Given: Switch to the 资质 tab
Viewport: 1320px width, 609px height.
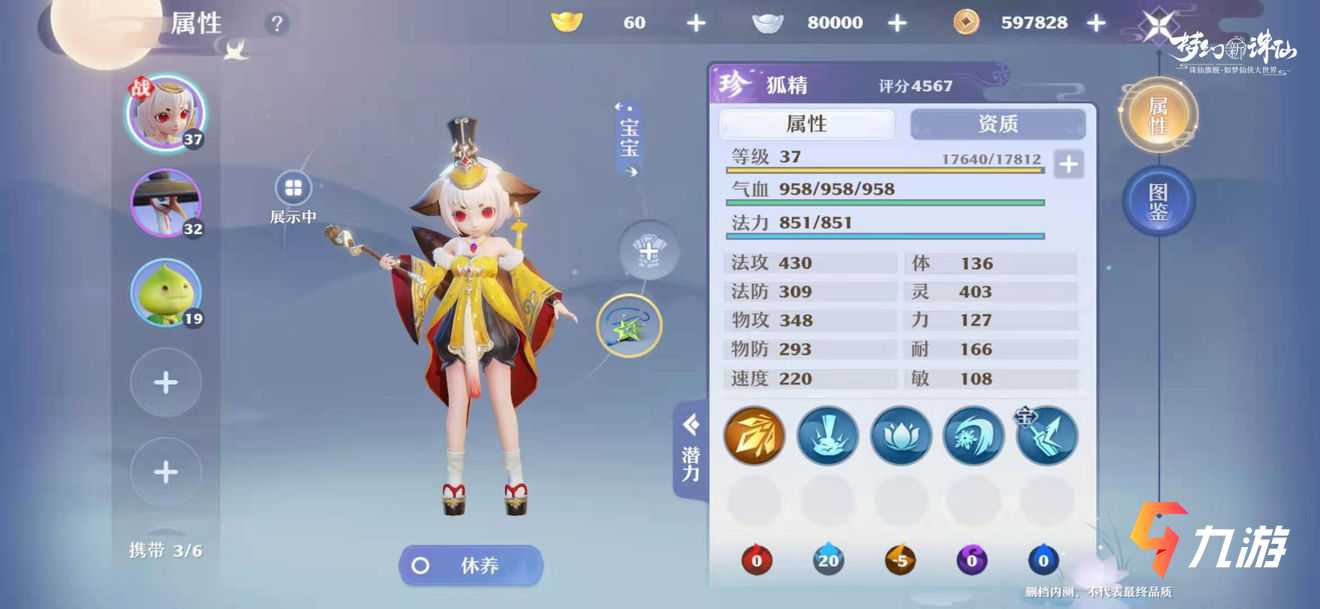Looking at the screenshot, I should pyautogui.click(x=997, y=124).
